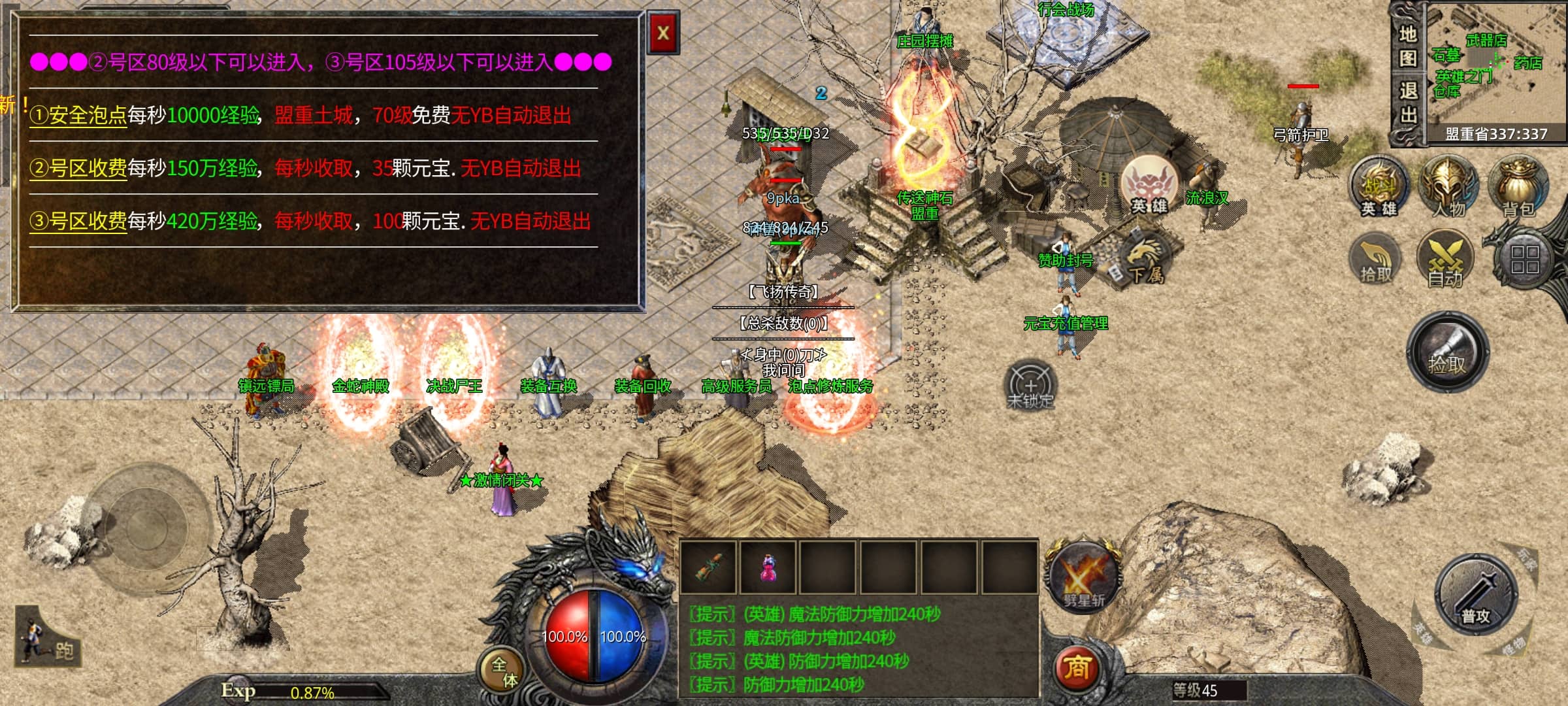Open the red 商 shop button
Image resolution: width=1568 pixels, height=706 pixels.
pos(1077,668)
